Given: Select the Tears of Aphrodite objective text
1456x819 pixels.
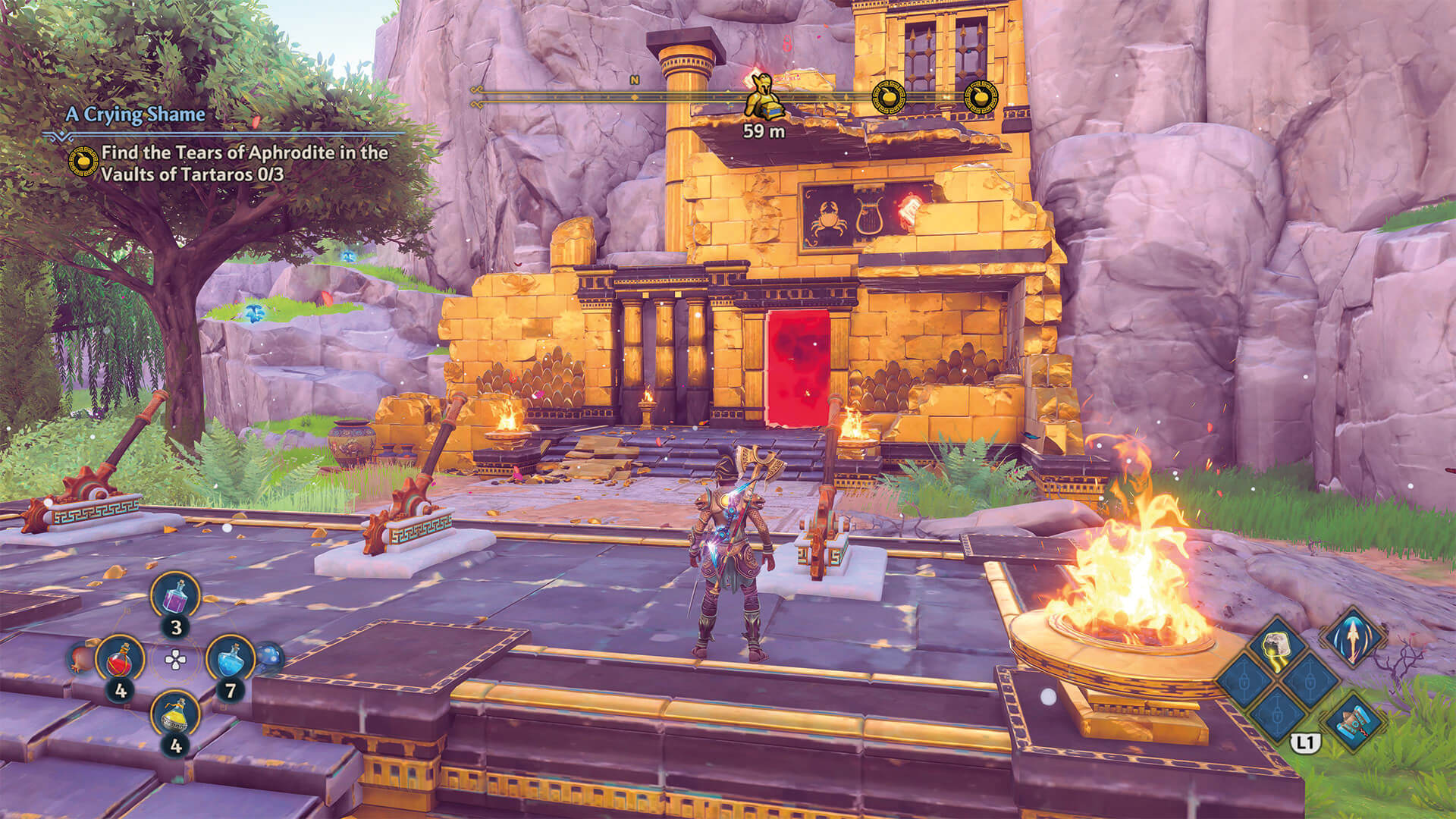Looking at the screenshot, I should [x=244, y=163].
